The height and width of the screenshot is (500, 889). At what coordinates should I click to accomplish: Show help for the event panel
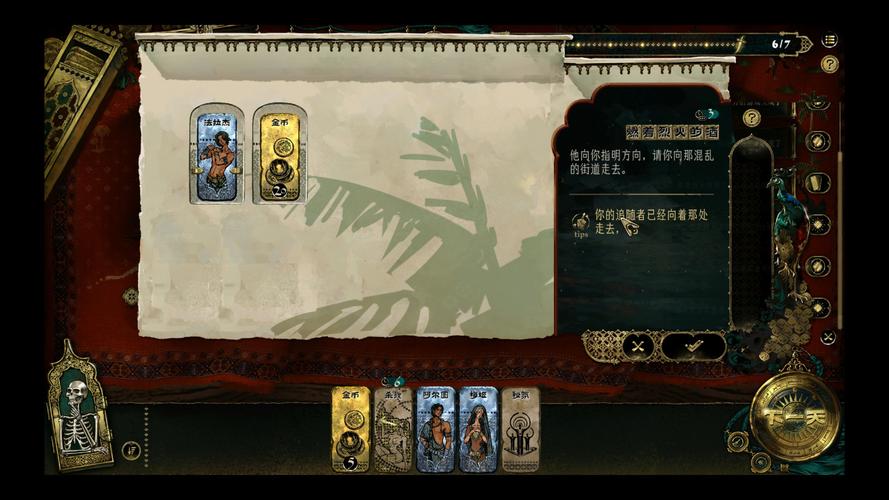pyautogui.click(x=752, y=118)
